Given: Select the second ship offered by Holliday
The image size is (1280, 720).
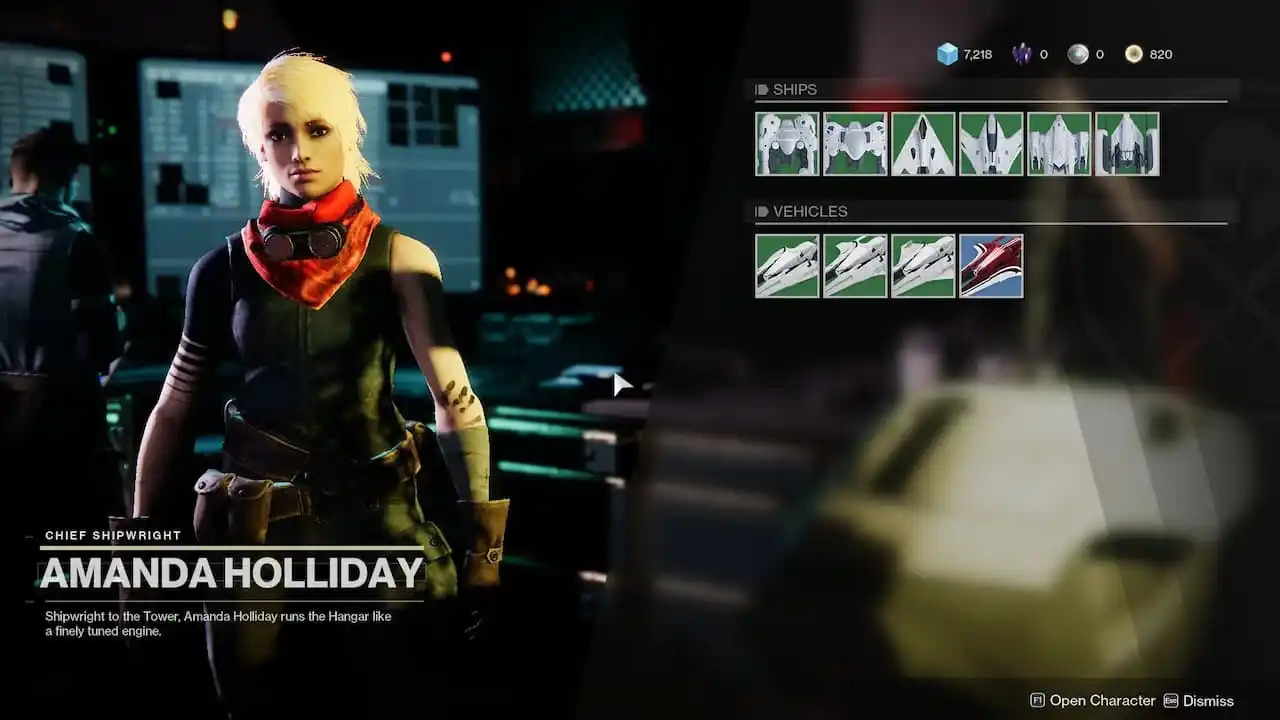Looking at the screenshot, I should tap(854, 143).
